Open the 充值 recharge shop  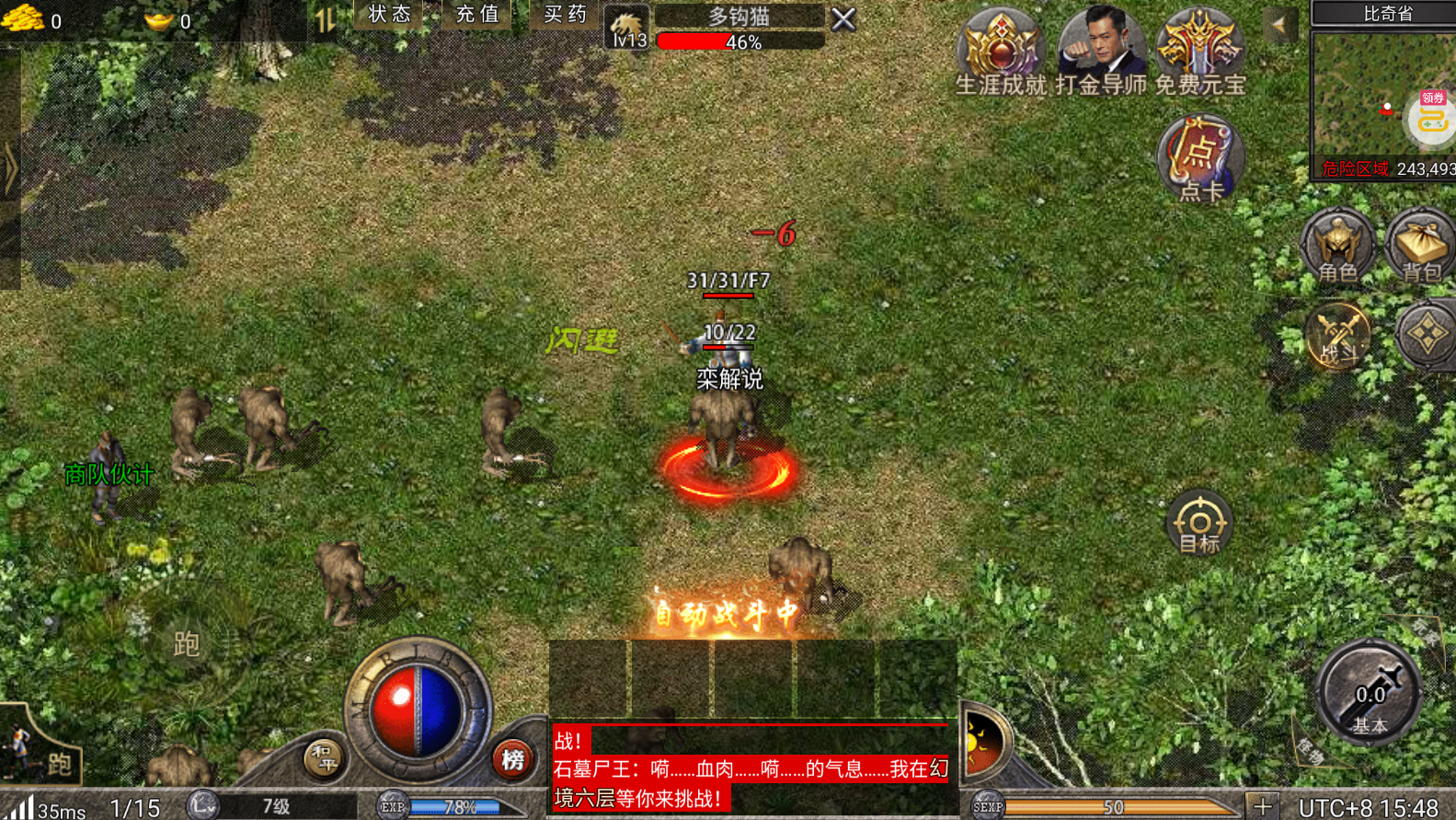point(476,15)
